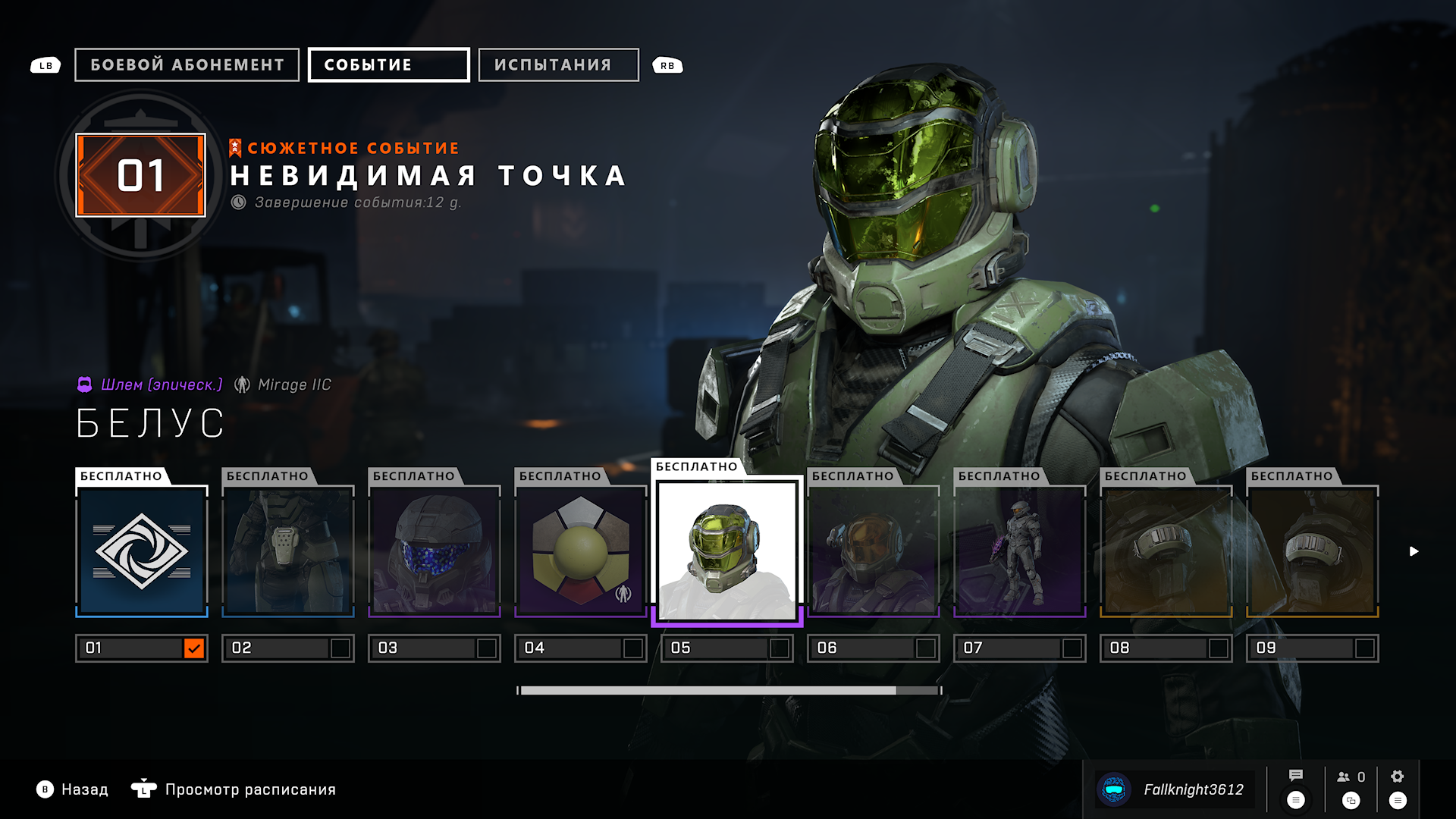Select reward tile 06 with orange visor helmet
Viewport: 1456px width, 819px height.
click(874, 551)
